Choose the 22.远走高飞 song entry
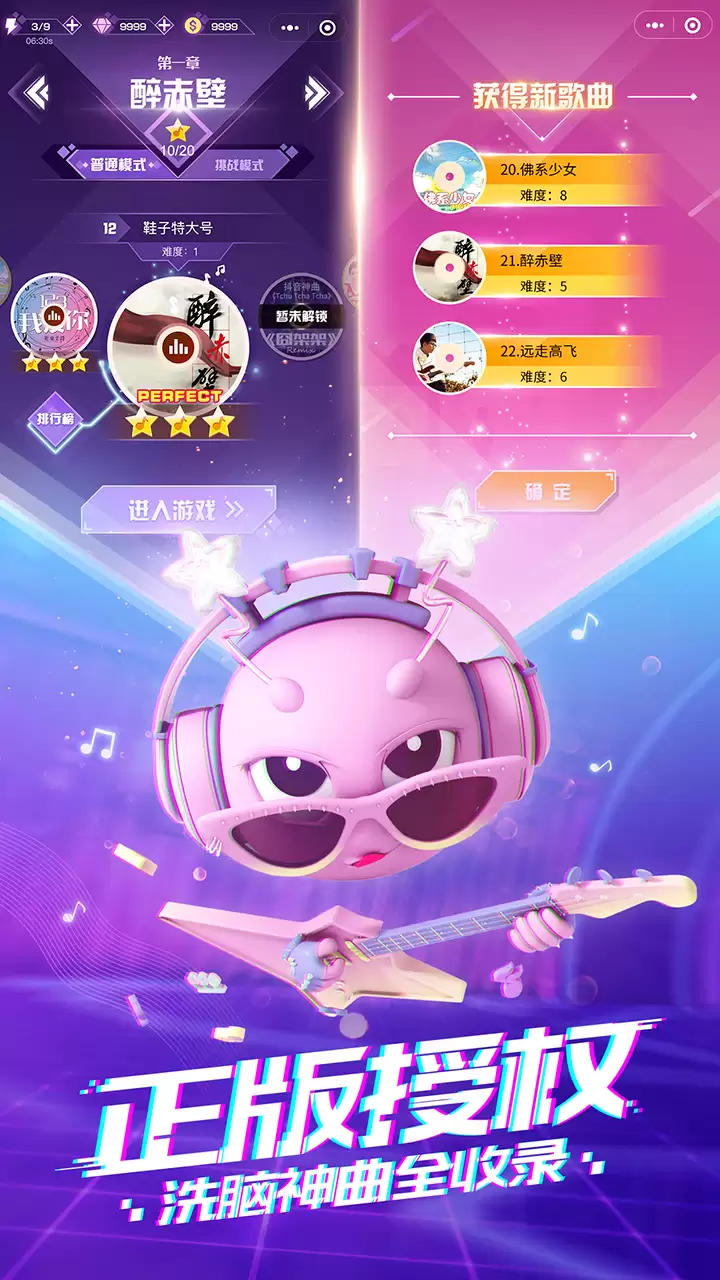 pos(540,362)
